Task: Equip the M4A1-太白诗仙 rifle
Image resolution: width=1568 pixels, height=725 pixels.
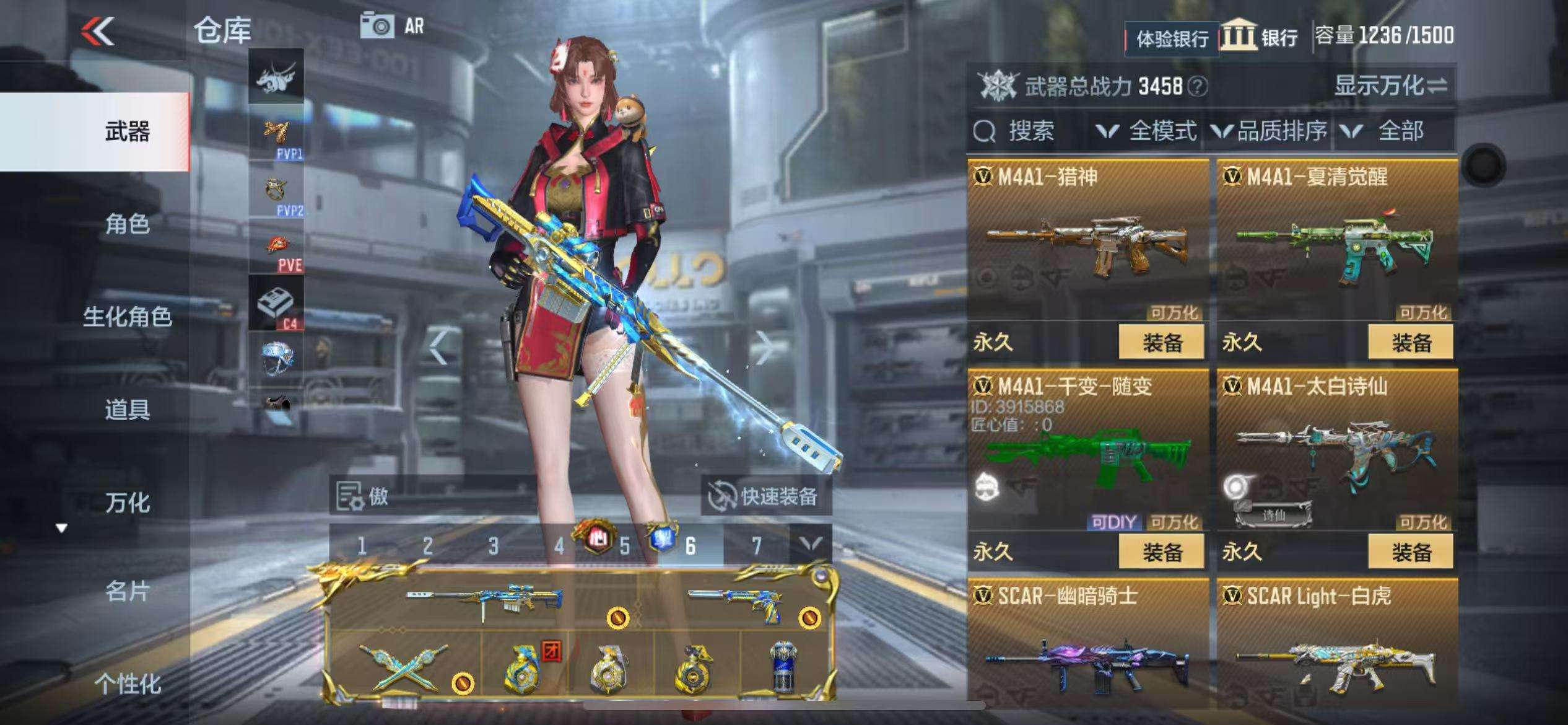Action: point(1410,551)
